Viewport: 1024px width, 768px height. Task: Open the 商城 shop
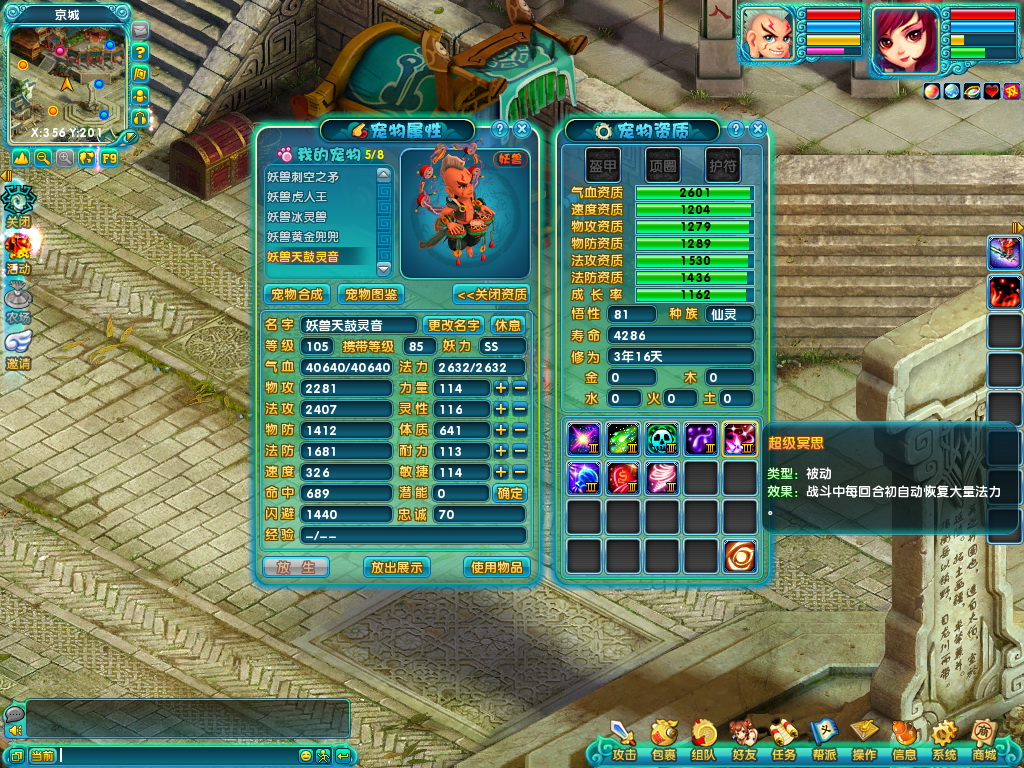(984, 741)
